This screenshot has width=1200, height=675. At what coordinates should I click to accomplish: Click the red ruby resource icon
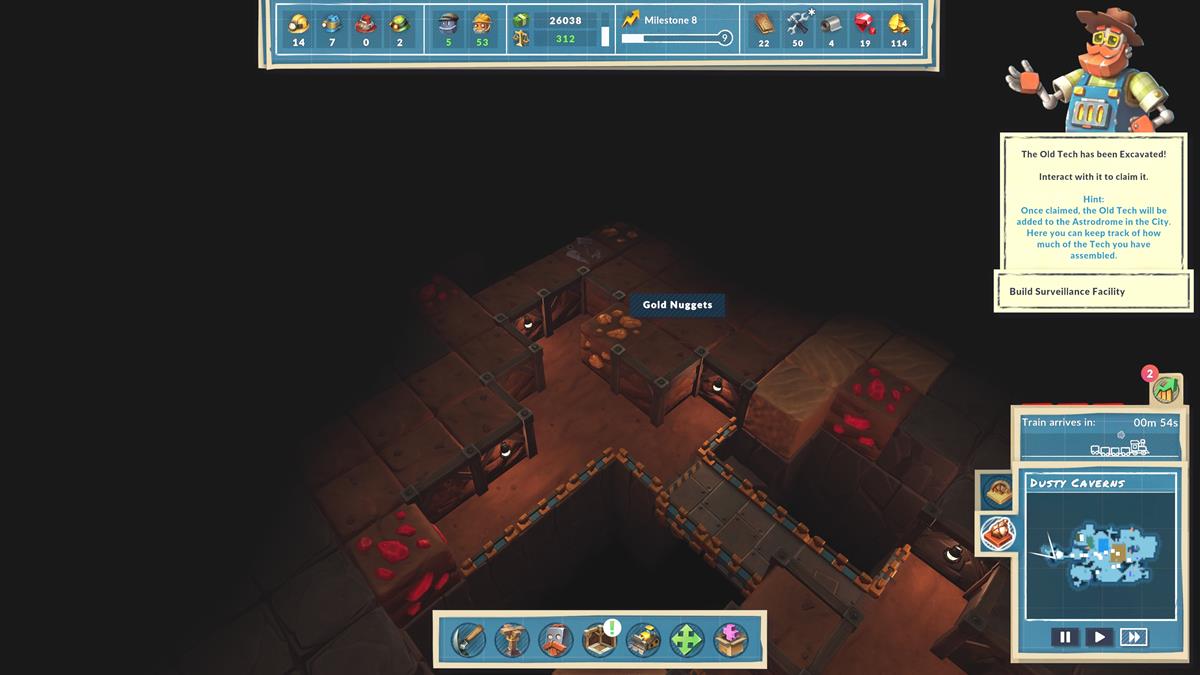[x=865, y=24]
